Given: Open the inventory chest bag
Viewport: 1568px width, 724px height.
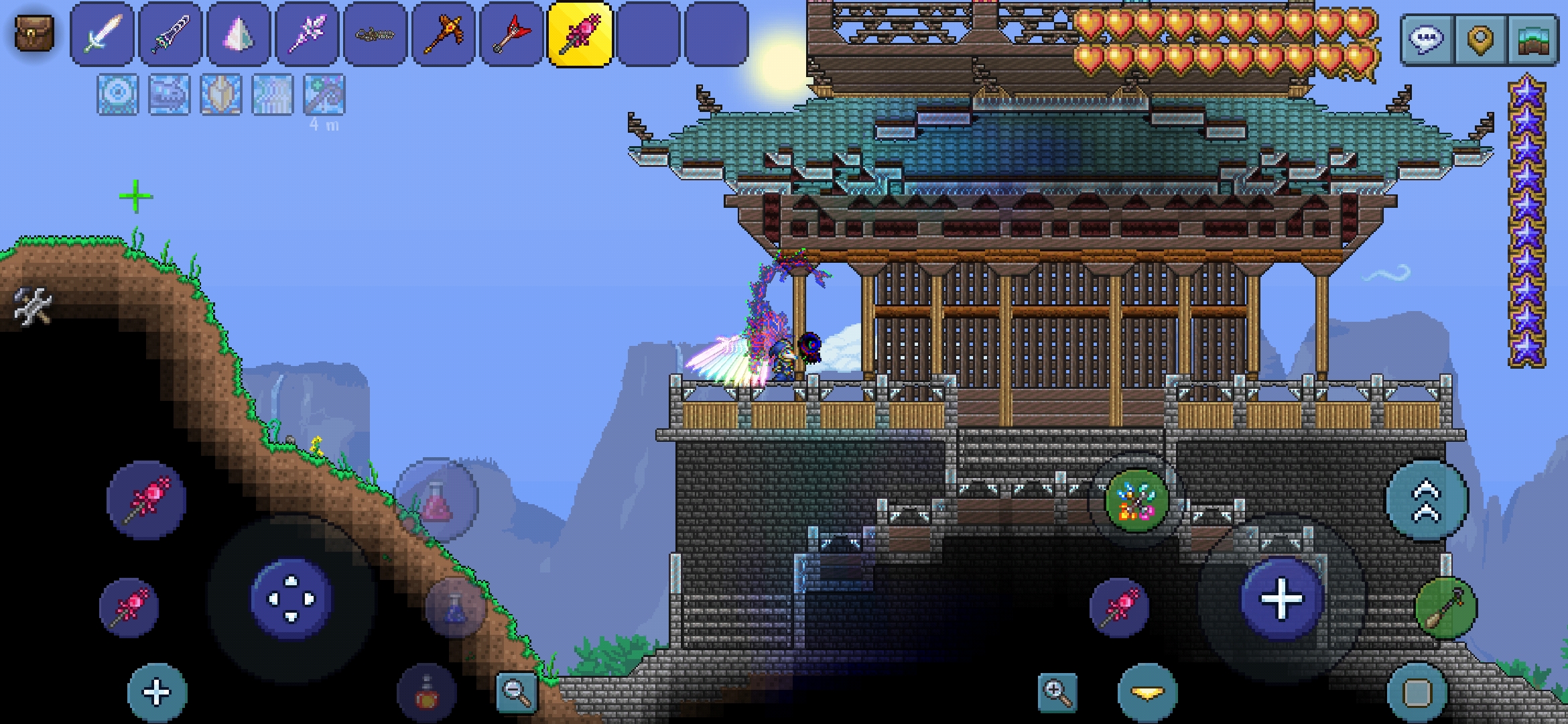Looking at the screenshot, I should (34, 34).
